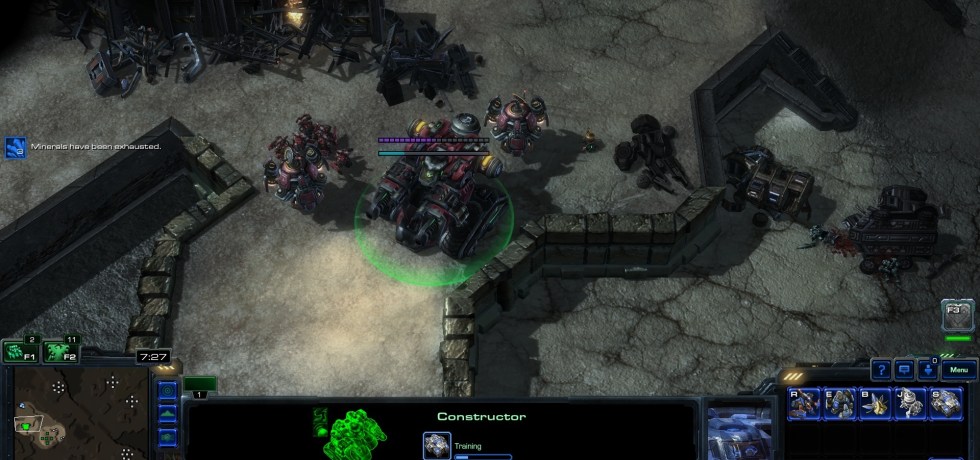This screenshot has width=980, height=460.
Task: Open the chat message panel
Action: 904,370
